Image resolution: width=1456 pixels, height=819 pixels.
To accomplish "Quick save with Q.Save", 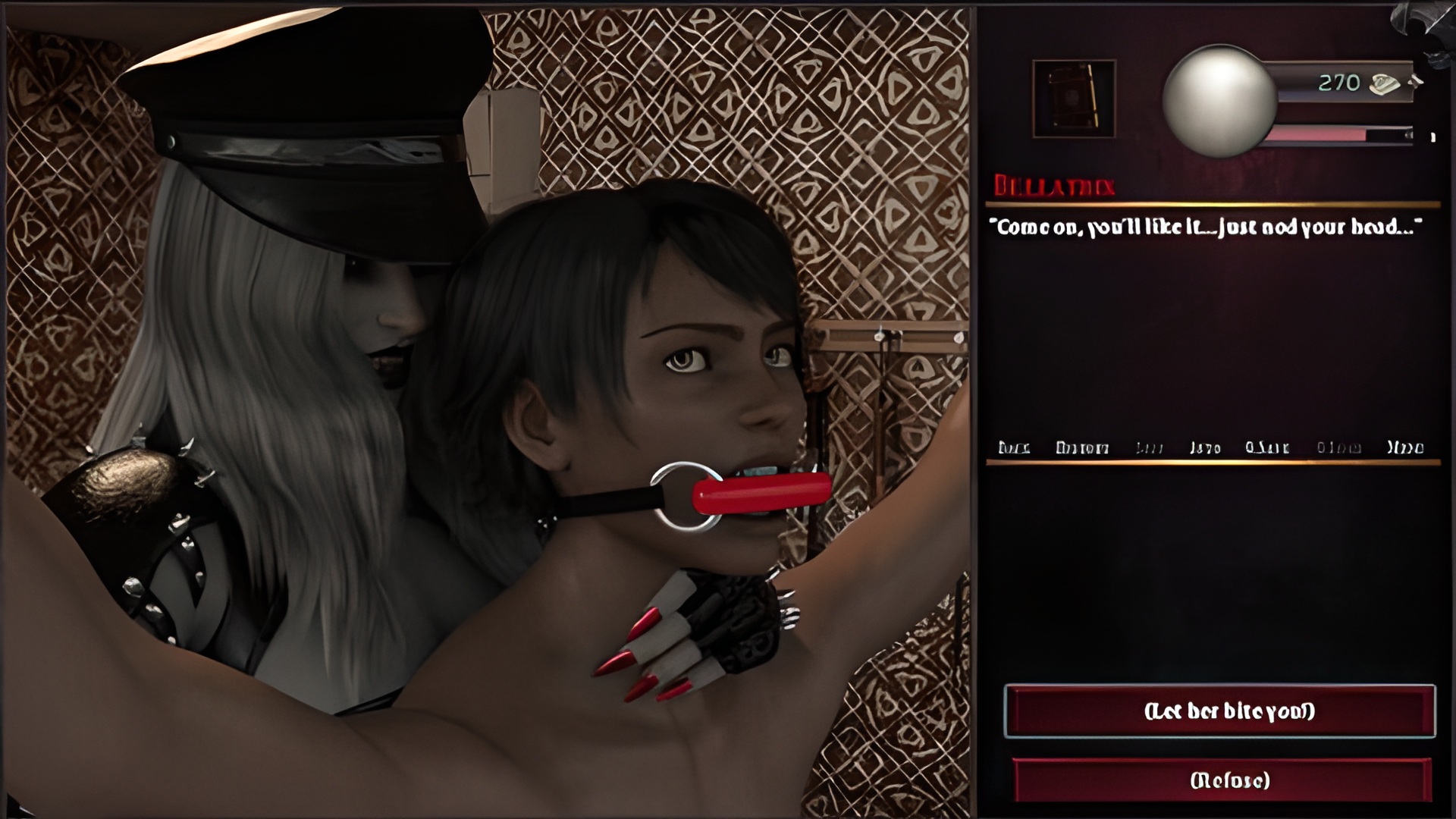I will tap(1267, 447).
